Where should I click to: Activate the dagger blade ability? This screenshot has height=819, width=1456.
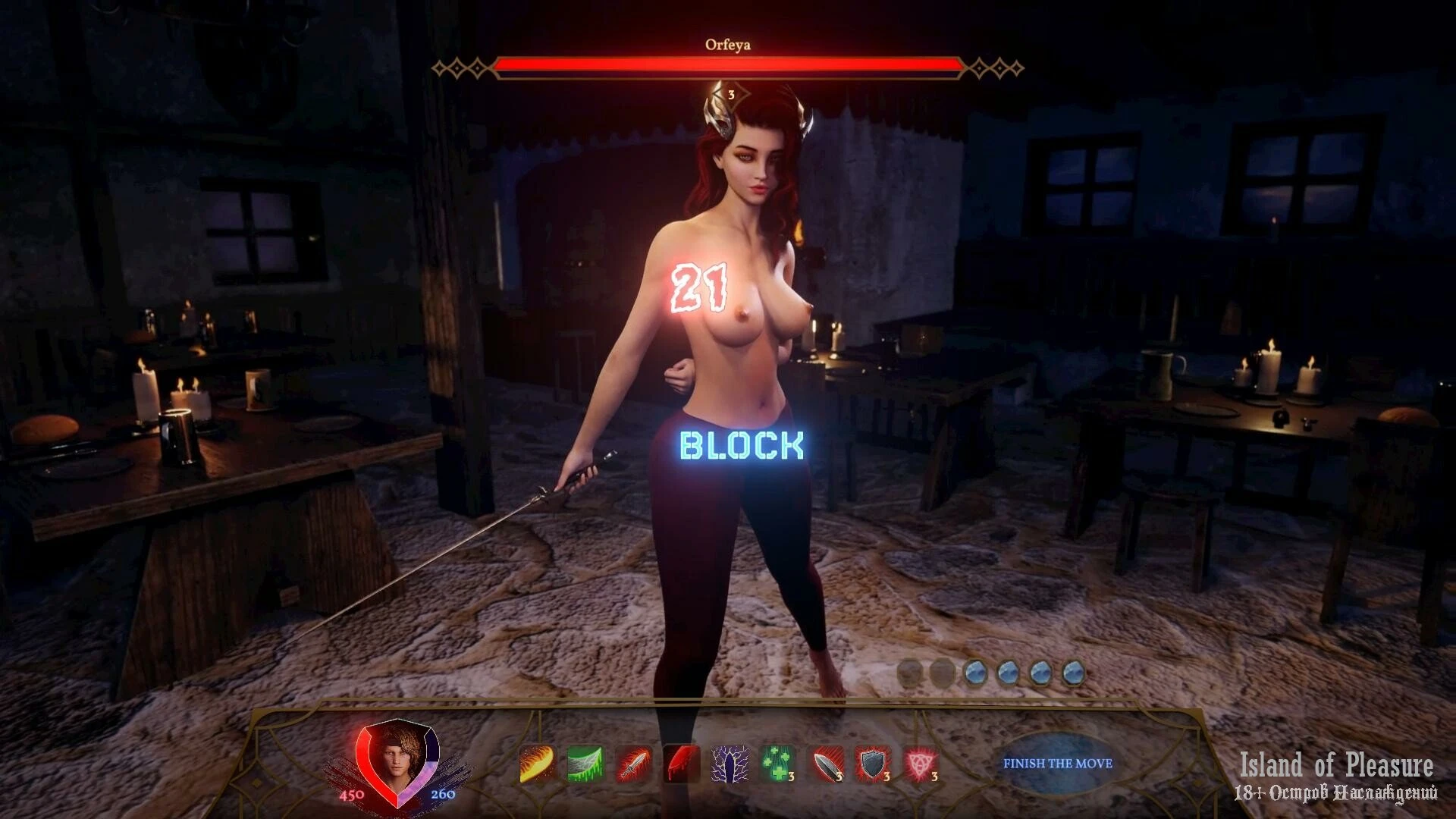coord(827,764)
